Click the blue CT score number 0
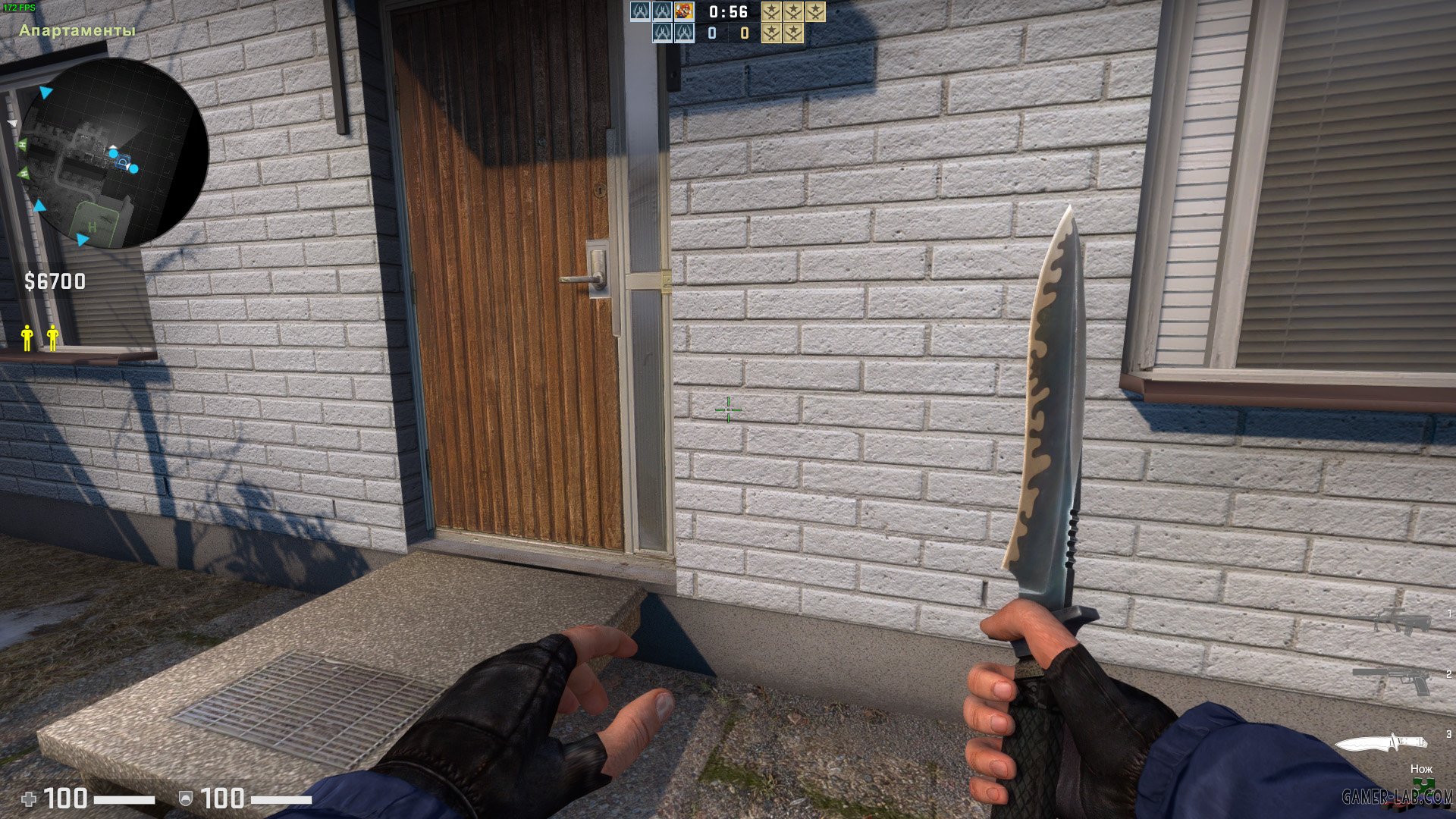 pos(711,33)
